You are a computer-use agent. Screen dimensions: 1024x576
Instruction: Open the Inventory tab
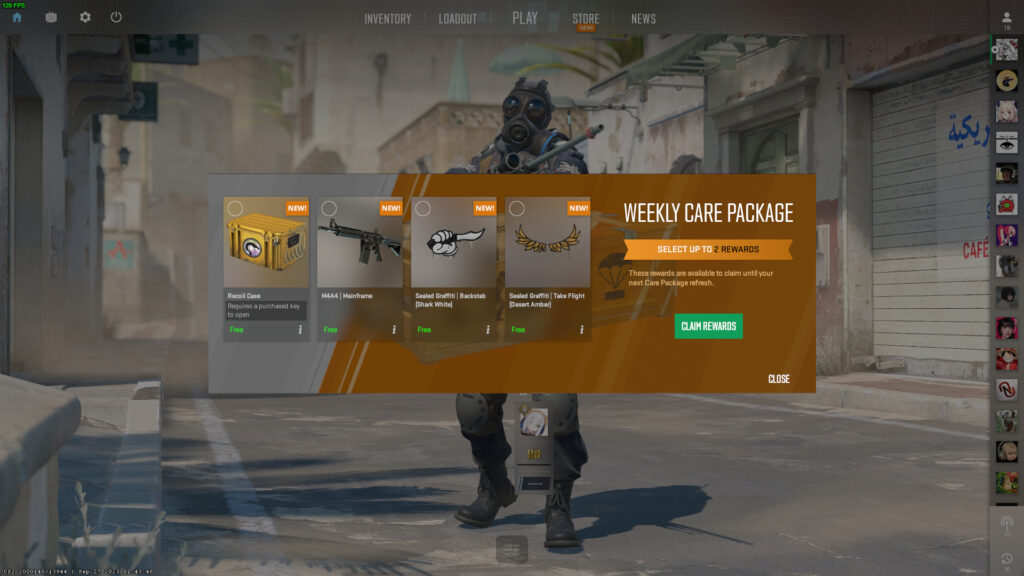(x=387, y=19)
